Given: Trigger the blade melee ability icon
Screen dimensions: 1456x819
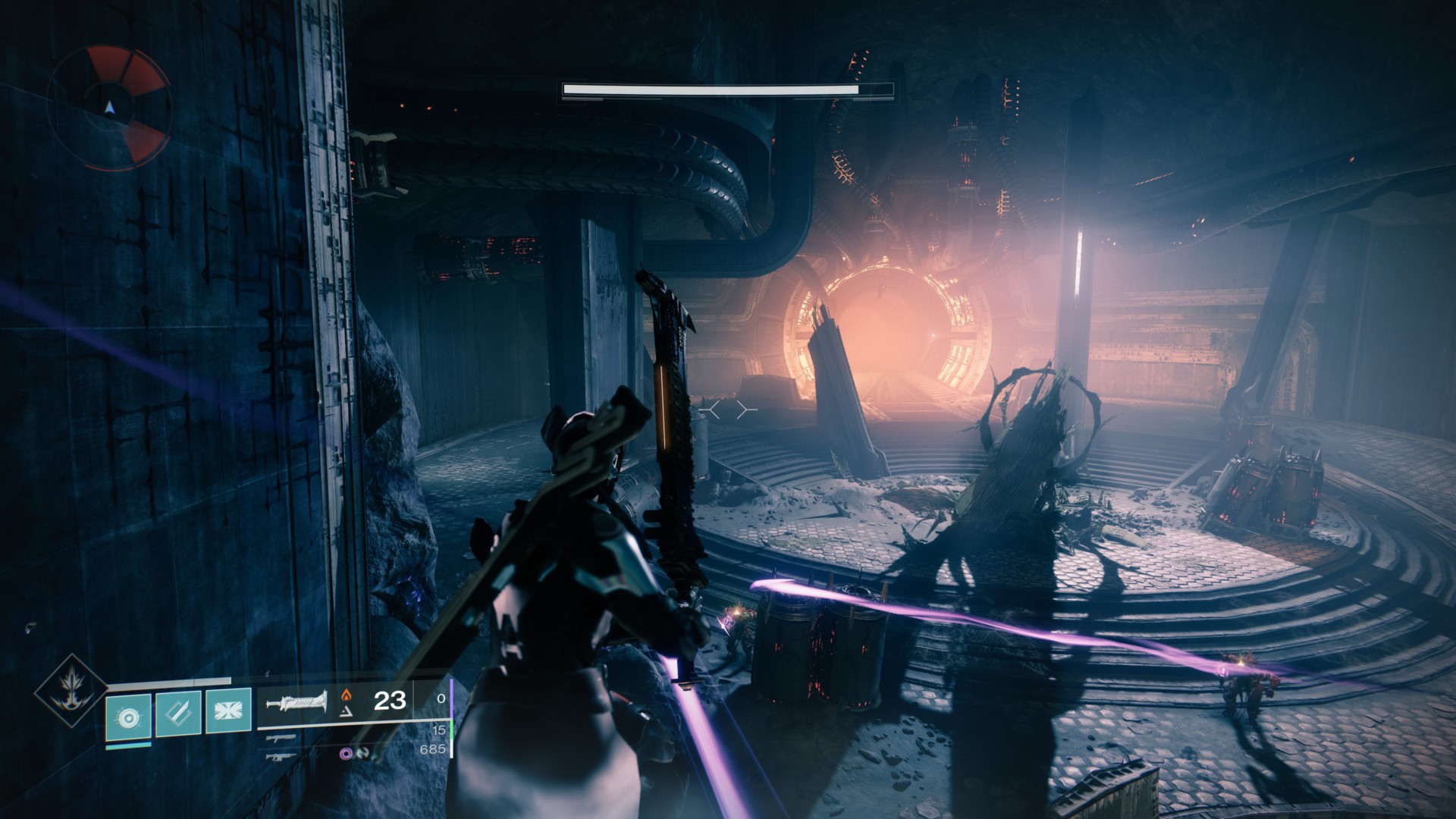Looking at the screenshot, I should click(x=177, y=714).
